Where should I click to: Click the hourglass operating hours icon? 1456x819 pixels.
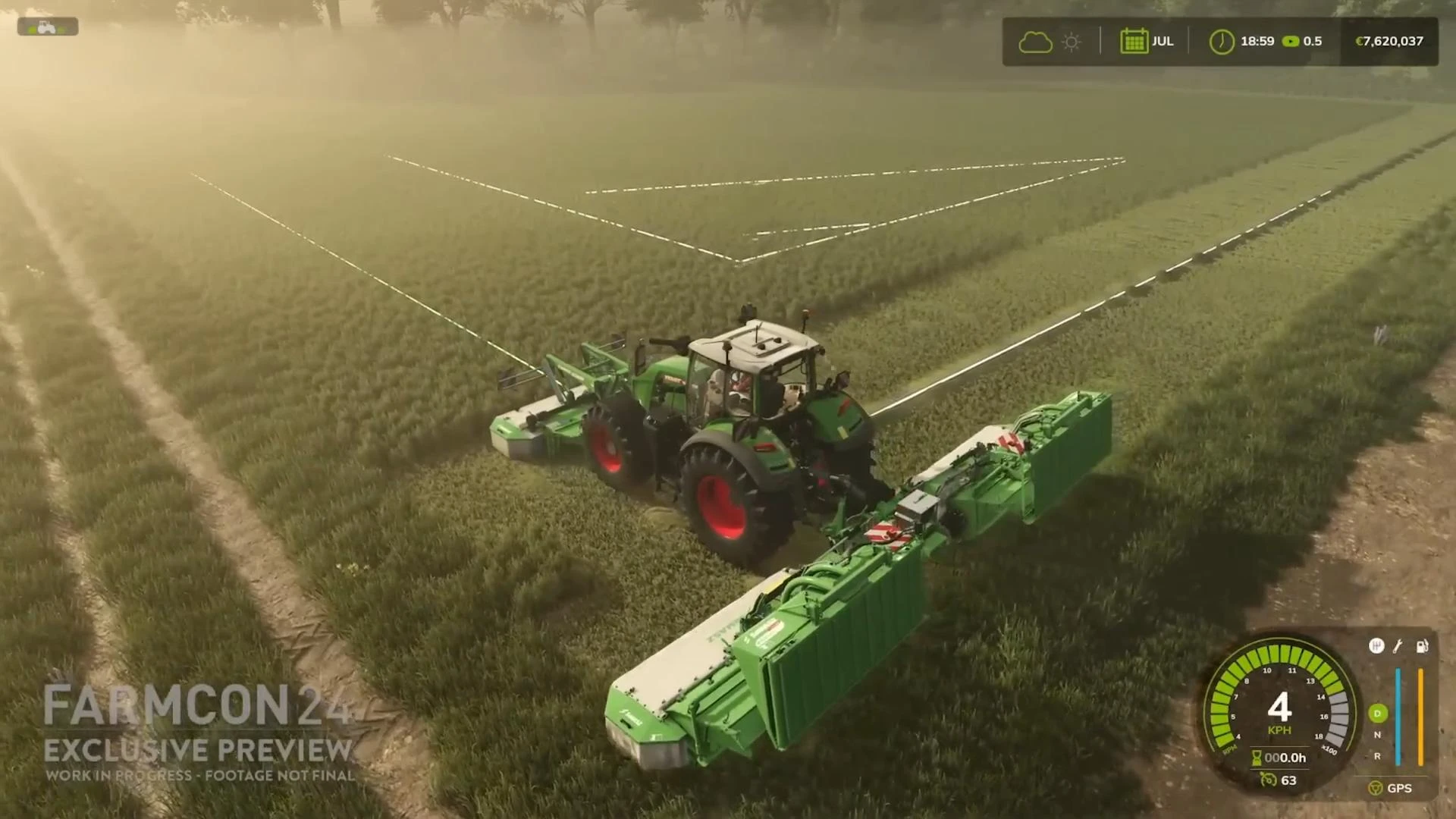(x=1256, y=758)
